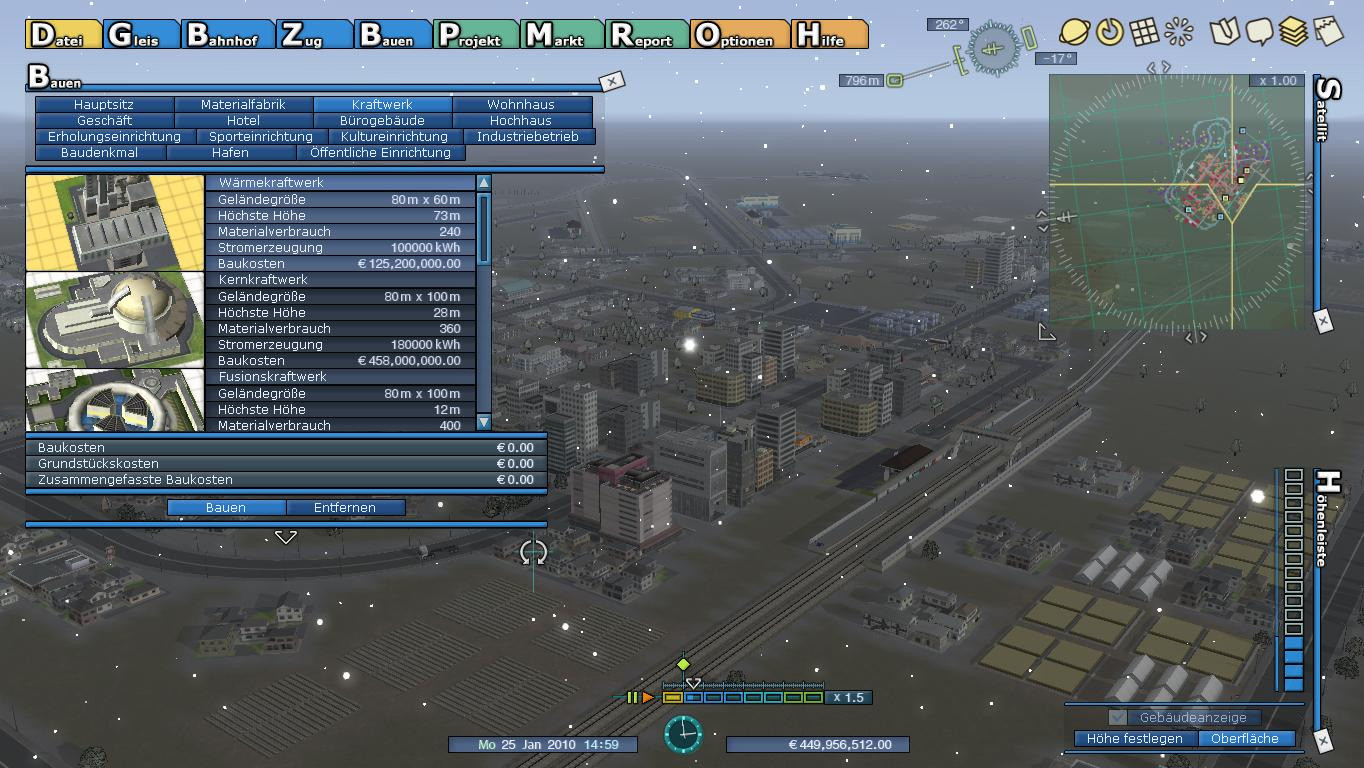Open the Datei menu
Image resolution: width=1364 pixels, height=768 pixels.
pos(64,35)
